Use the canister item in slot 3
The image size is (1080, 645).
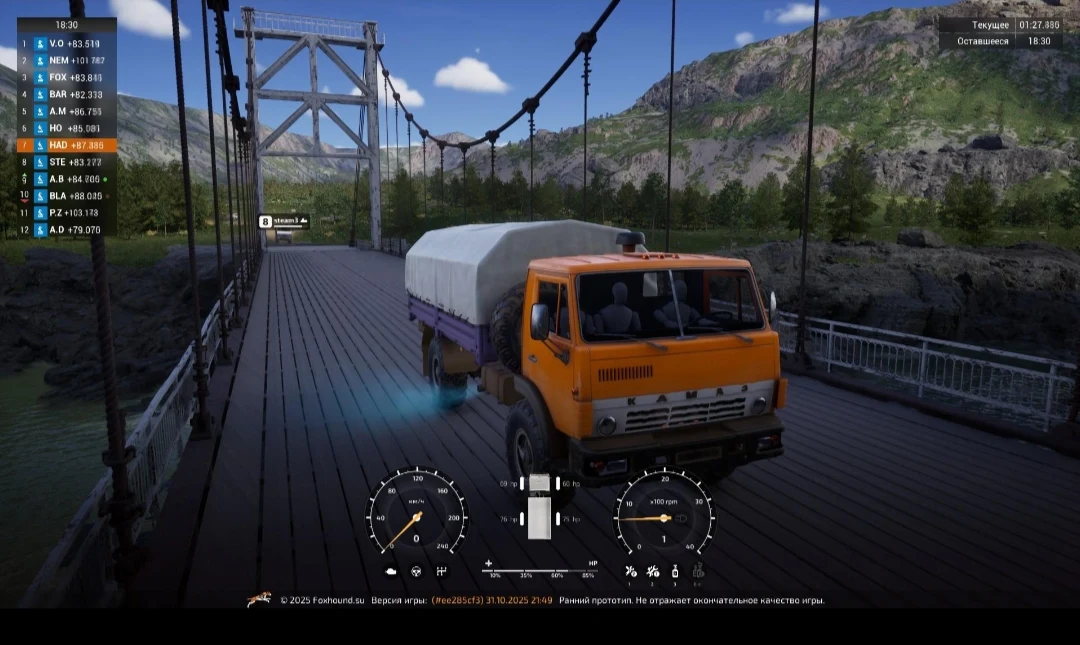(675, 571)
